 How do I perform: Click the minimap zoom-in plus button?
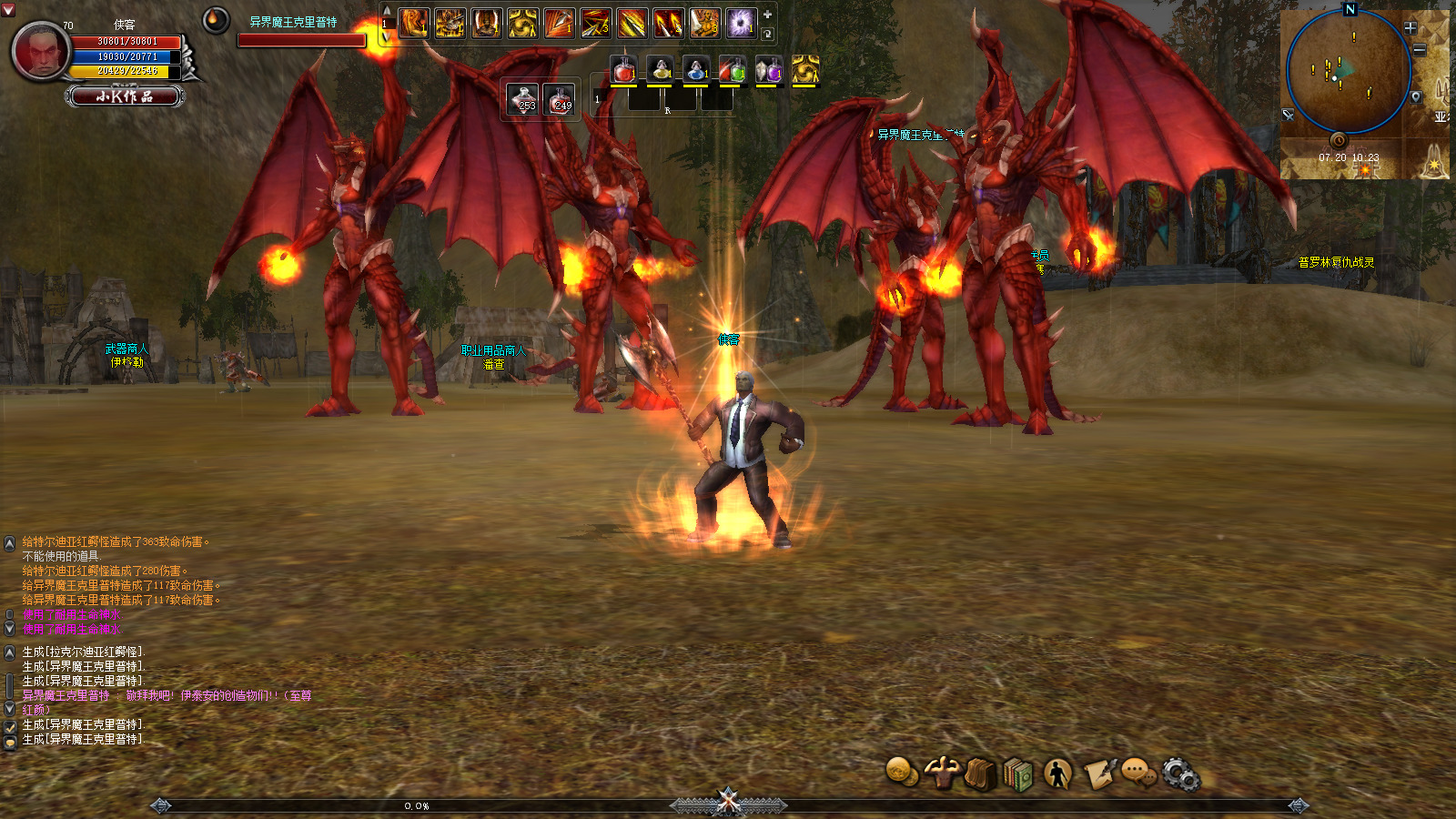1410,28
